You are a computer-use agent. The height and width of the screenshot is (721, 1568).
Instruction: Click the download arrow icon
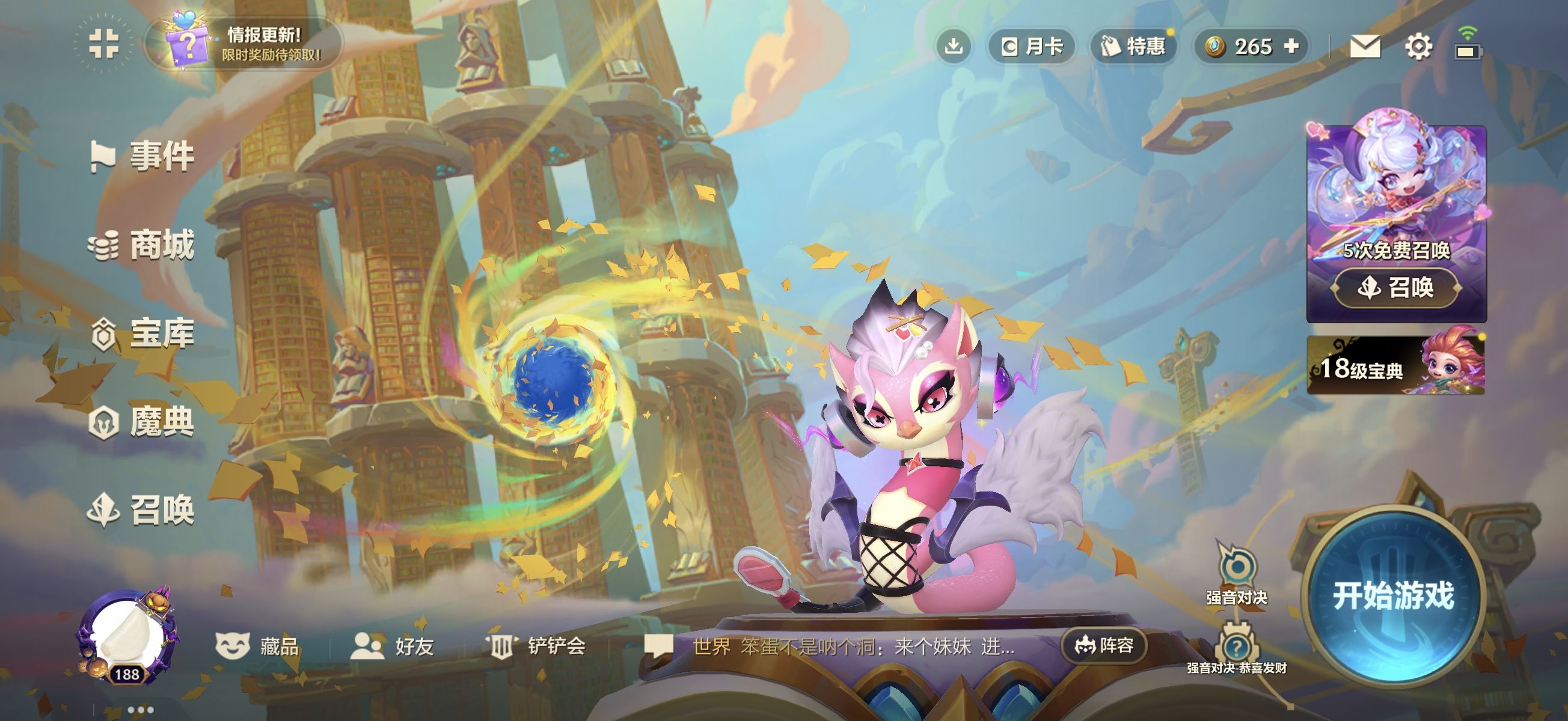tap(953, 46)
